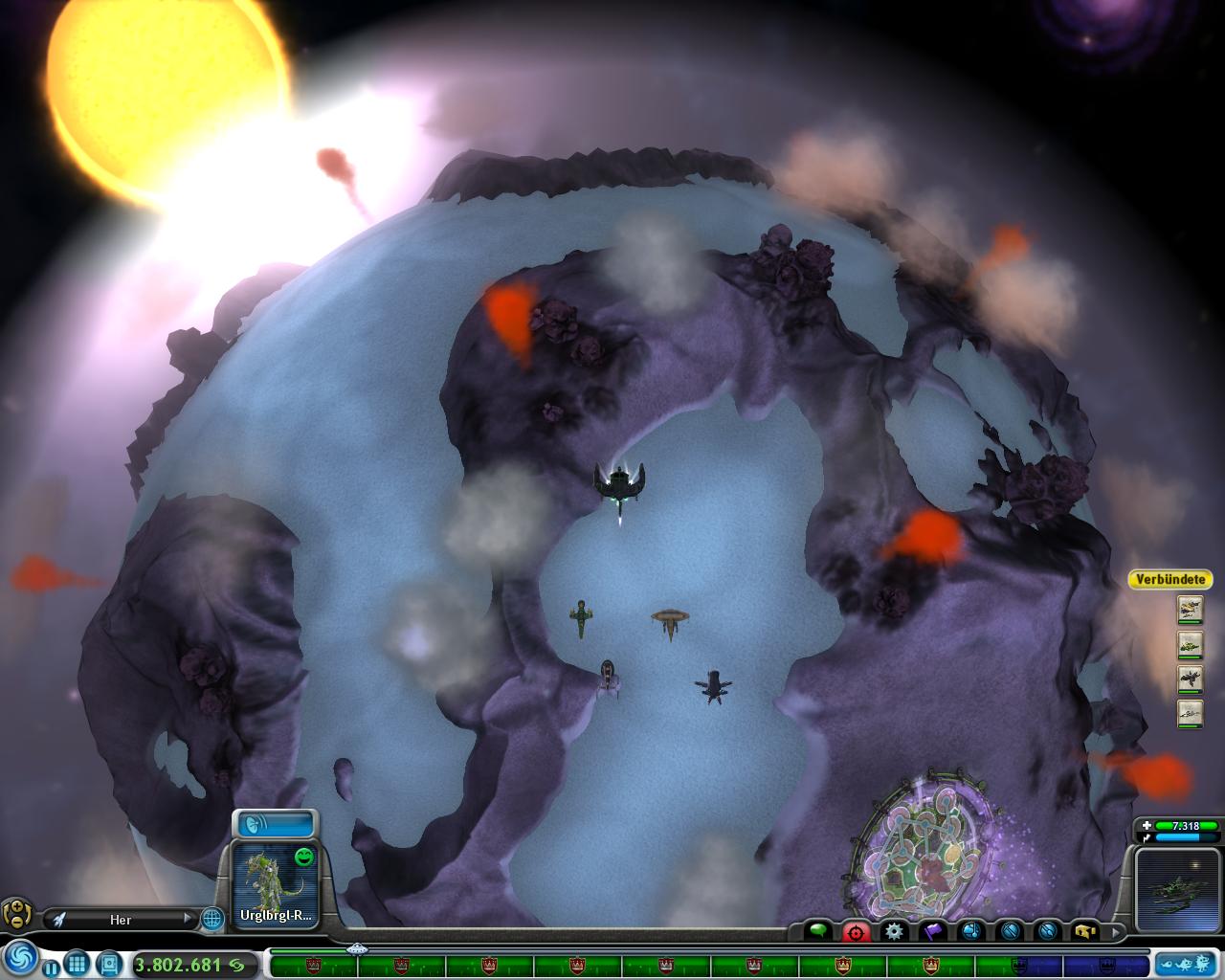The image size is (1225, 980).
Task: Select the yellow-winged allied ship portrait
Action: [1190, 609]
